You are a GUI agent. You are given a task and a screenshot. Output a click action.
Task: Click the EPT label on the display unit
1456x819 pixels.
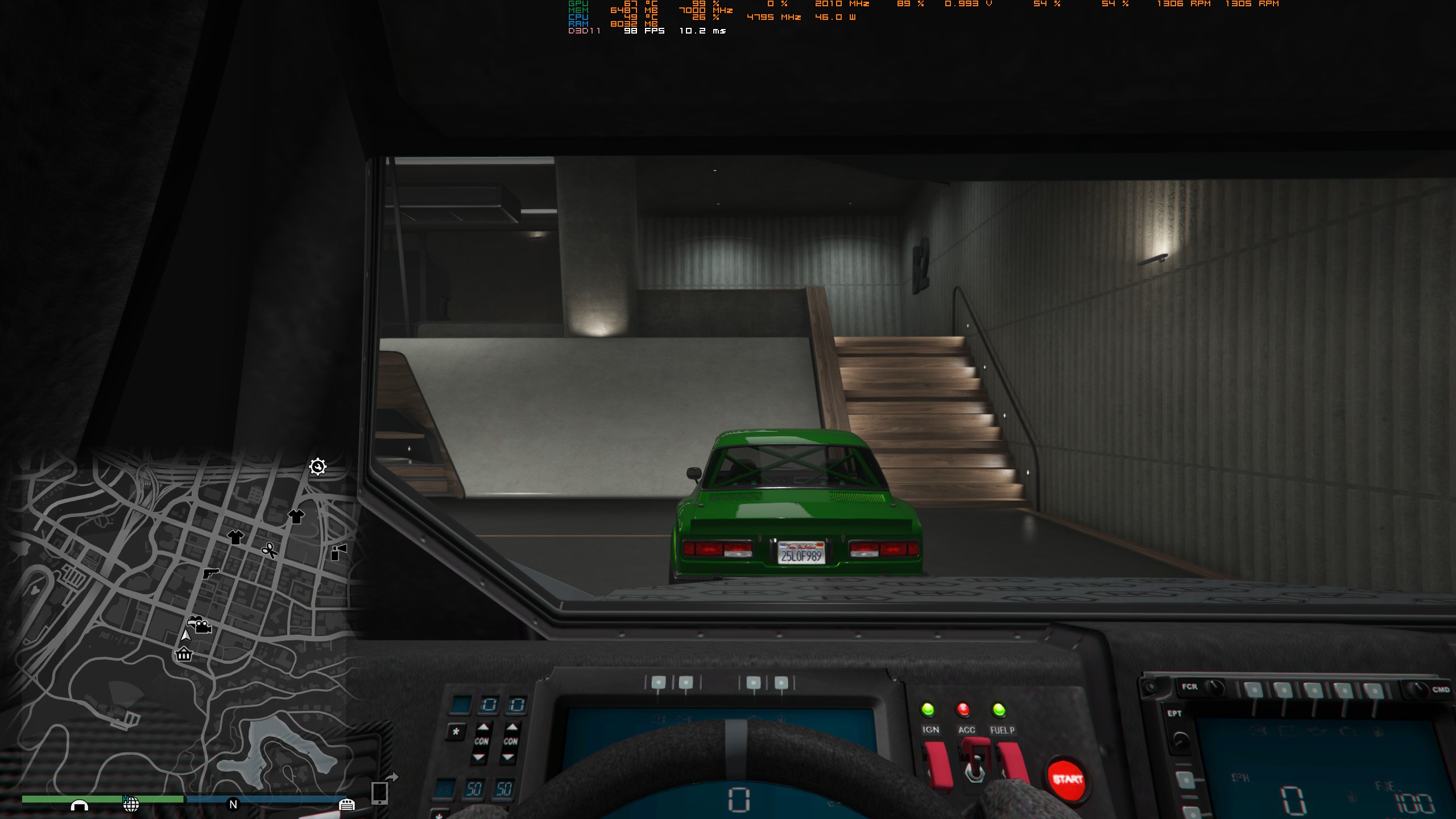point(1175,712)
